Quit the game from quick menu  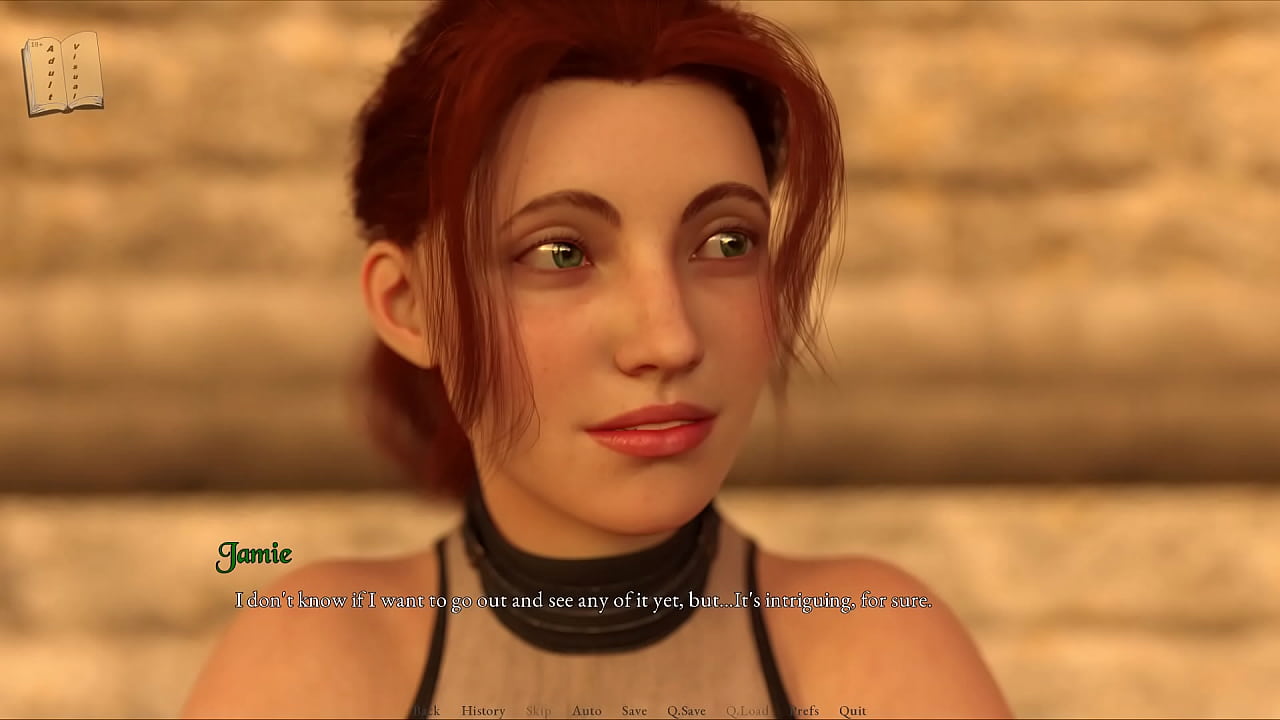pos(853,711)
